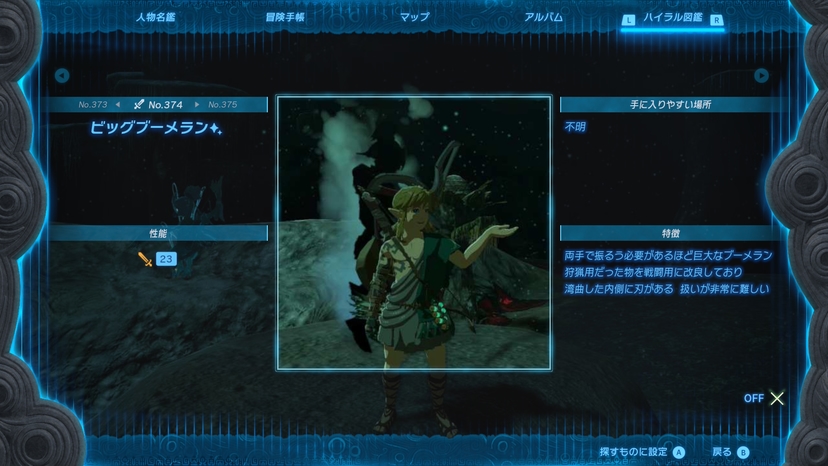828x466 pixels.
Task: Open the 冒険手帳 tab
Action: point(285,17)
